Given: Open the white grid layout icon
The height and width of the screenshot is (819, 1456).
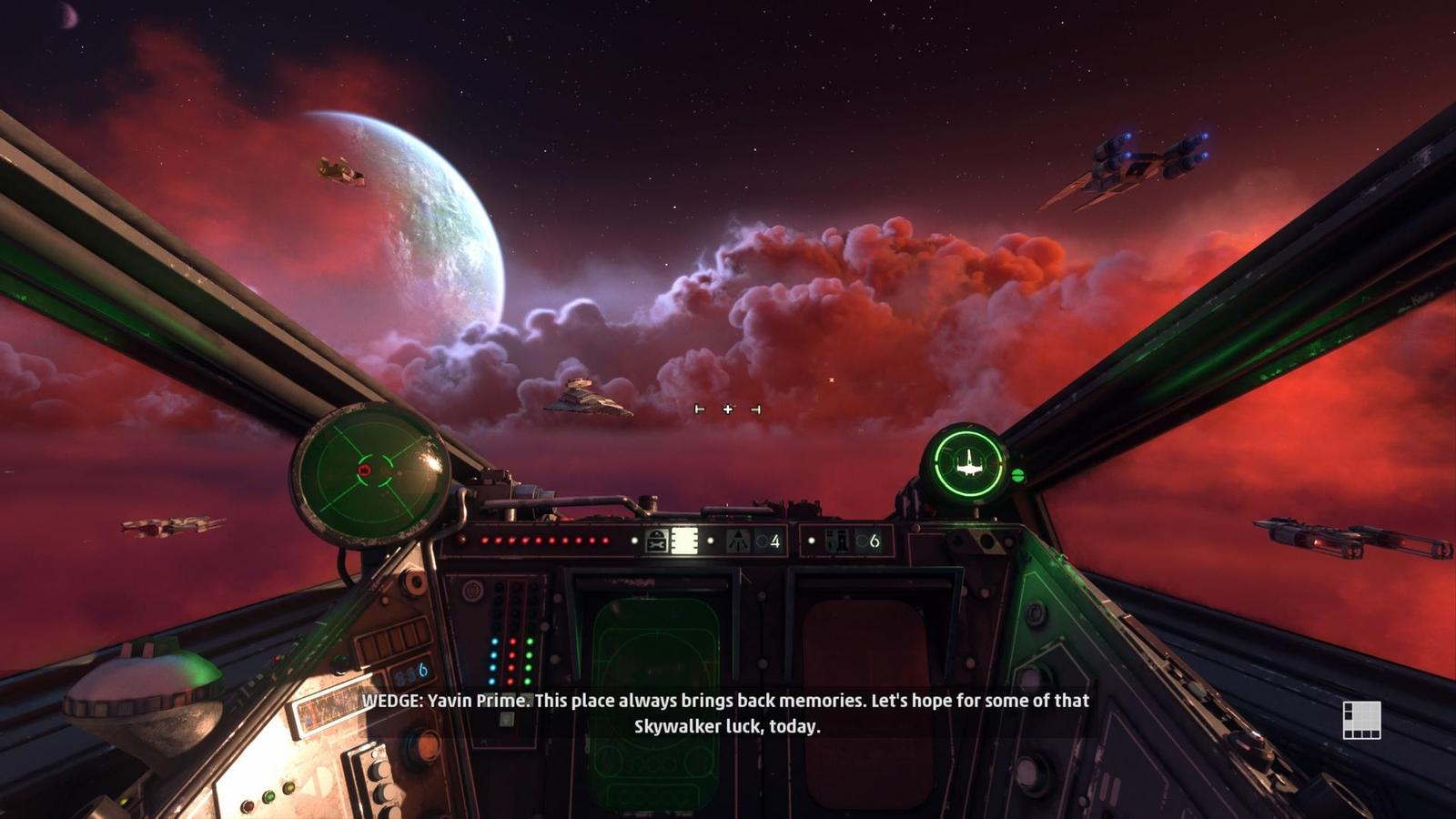Looking at the screenshot, I should coord(1361,720).
